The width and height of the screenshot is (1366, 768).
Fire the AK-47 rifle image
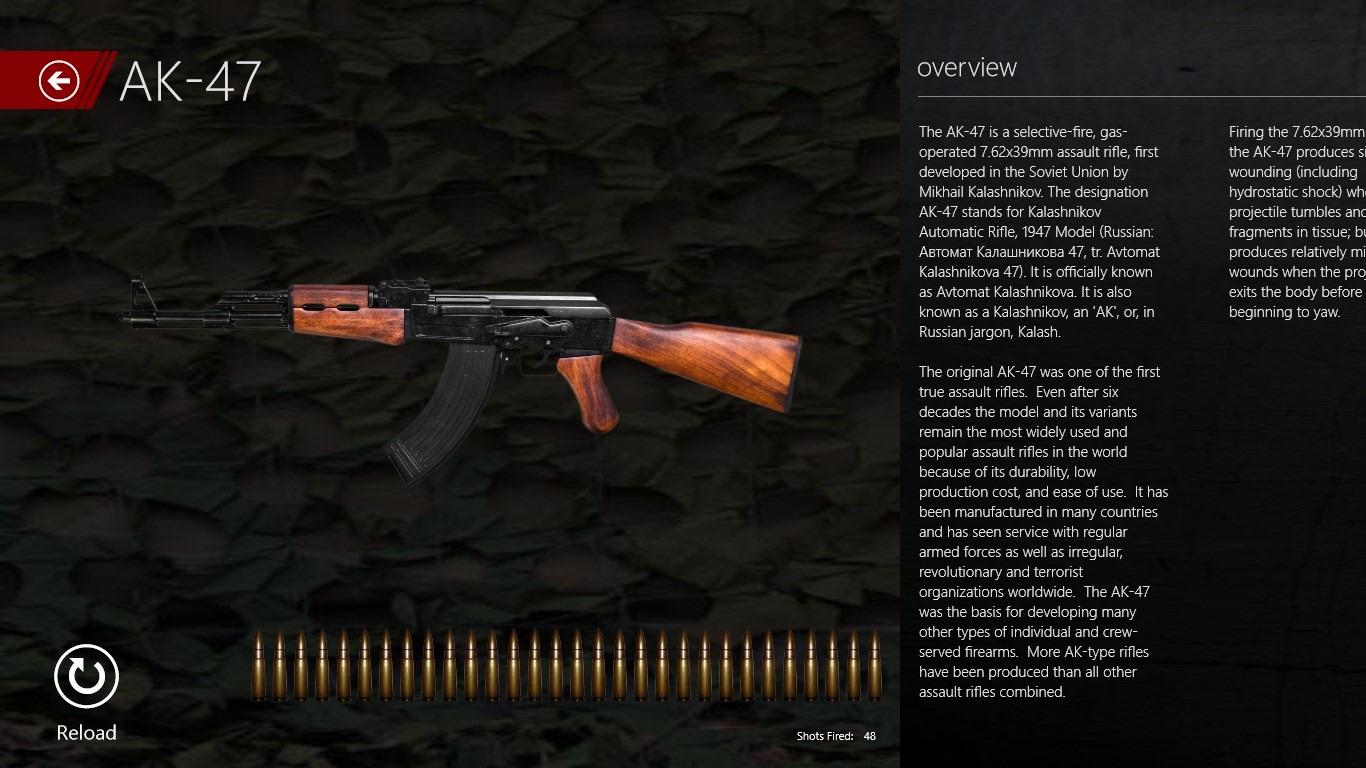pyautogui.click(x=460, y=340)
